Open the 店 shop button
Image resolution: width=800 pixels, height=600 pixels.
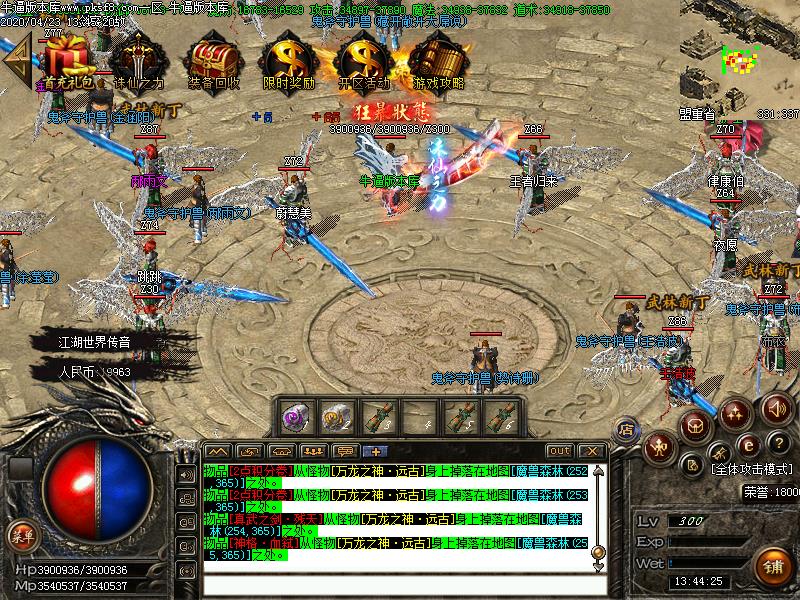627,430
